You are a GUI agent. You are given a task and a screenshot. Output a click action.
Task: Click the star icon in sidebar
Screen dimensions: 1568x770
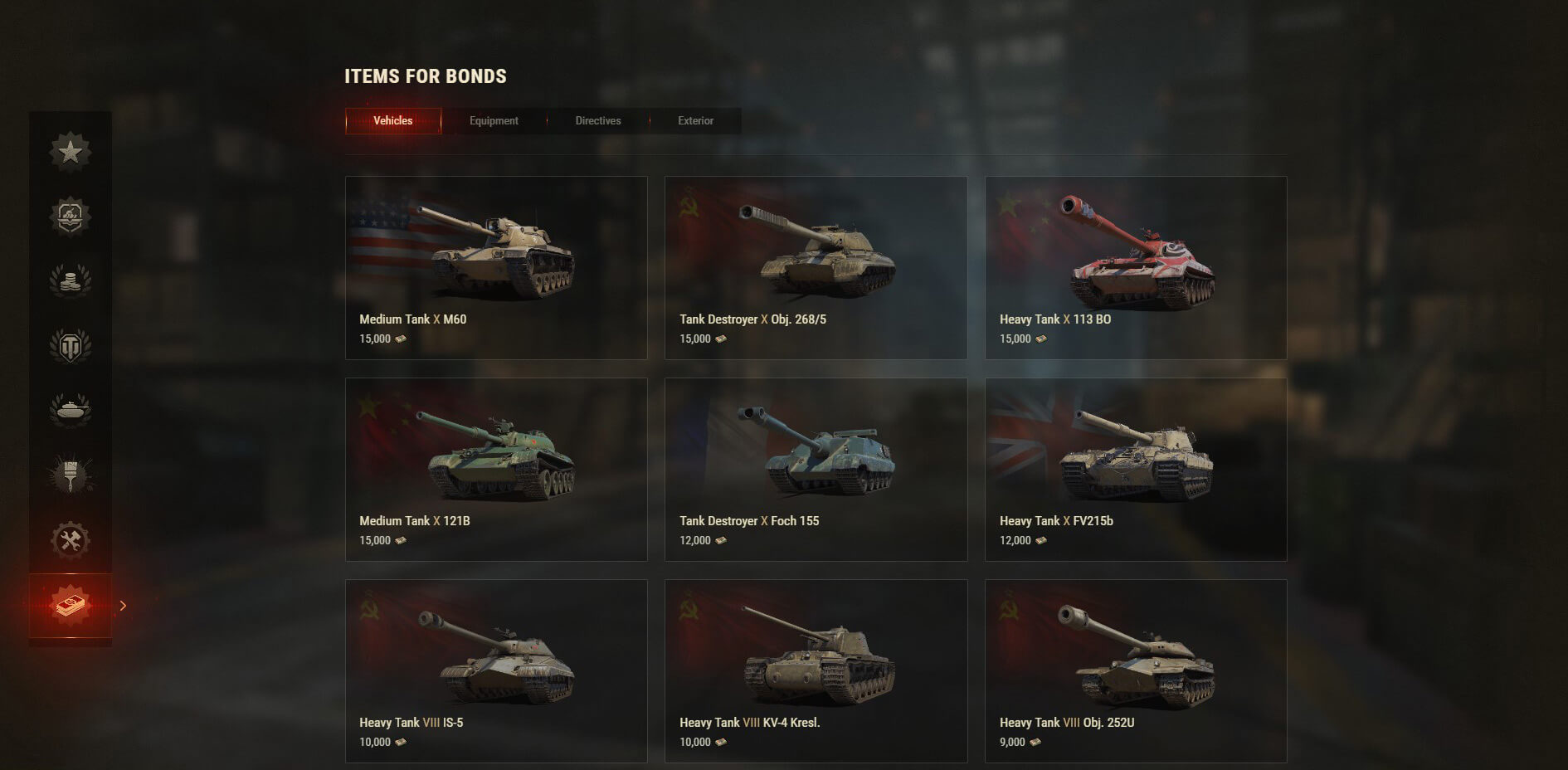coord(71,152)
